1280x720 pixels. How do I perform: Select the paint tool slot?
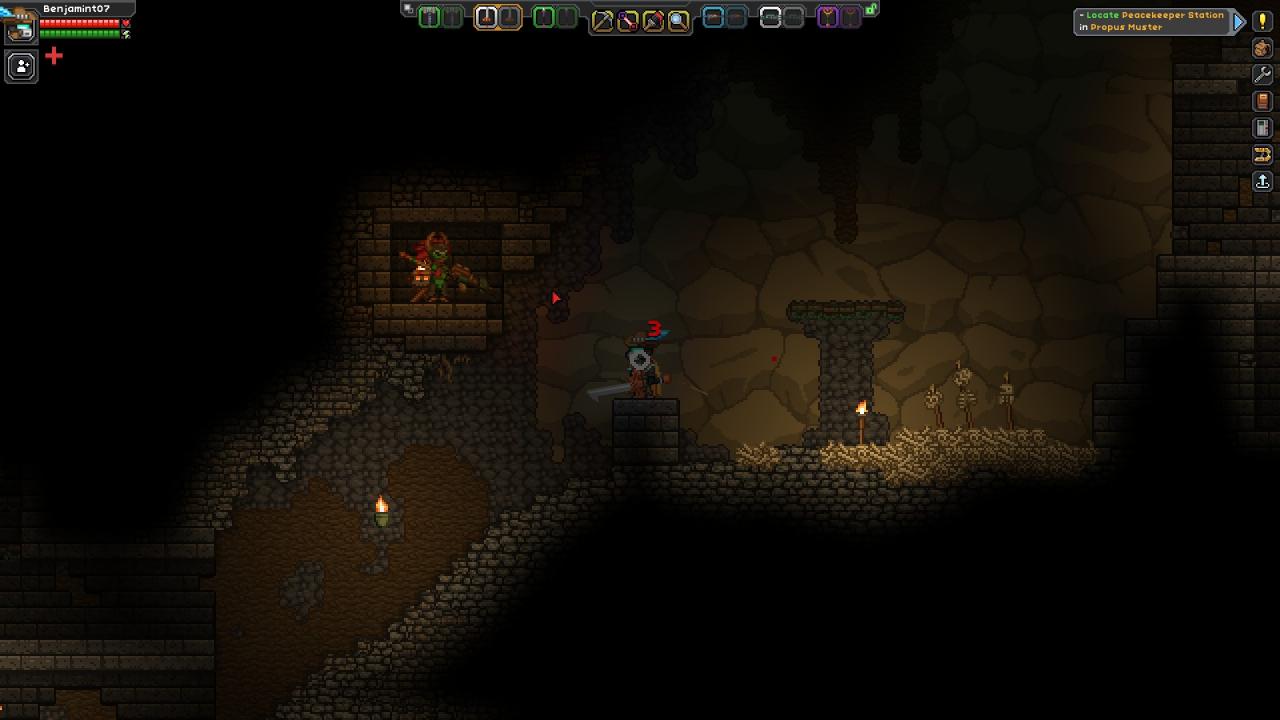[653, 20]
